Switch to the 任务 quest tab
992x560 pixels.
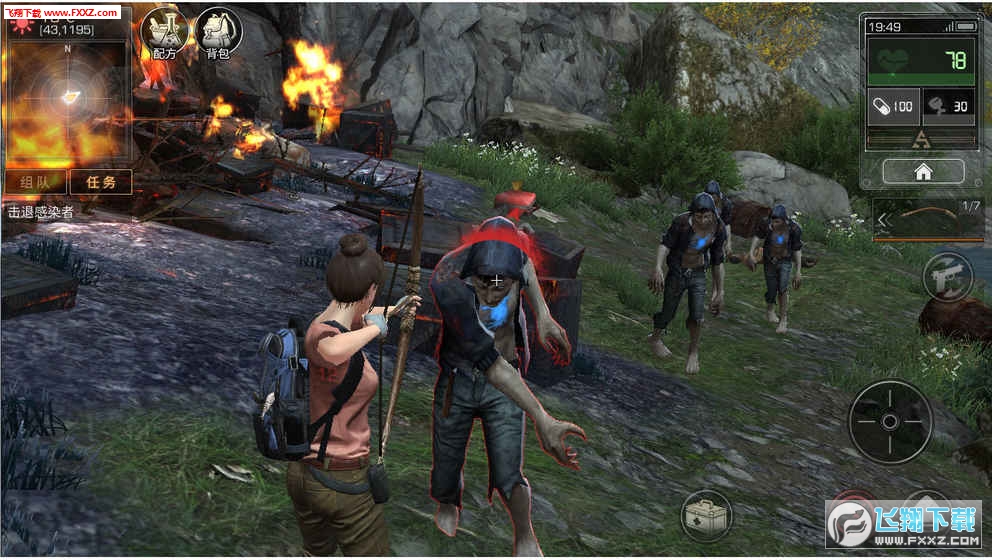point(102,182)
